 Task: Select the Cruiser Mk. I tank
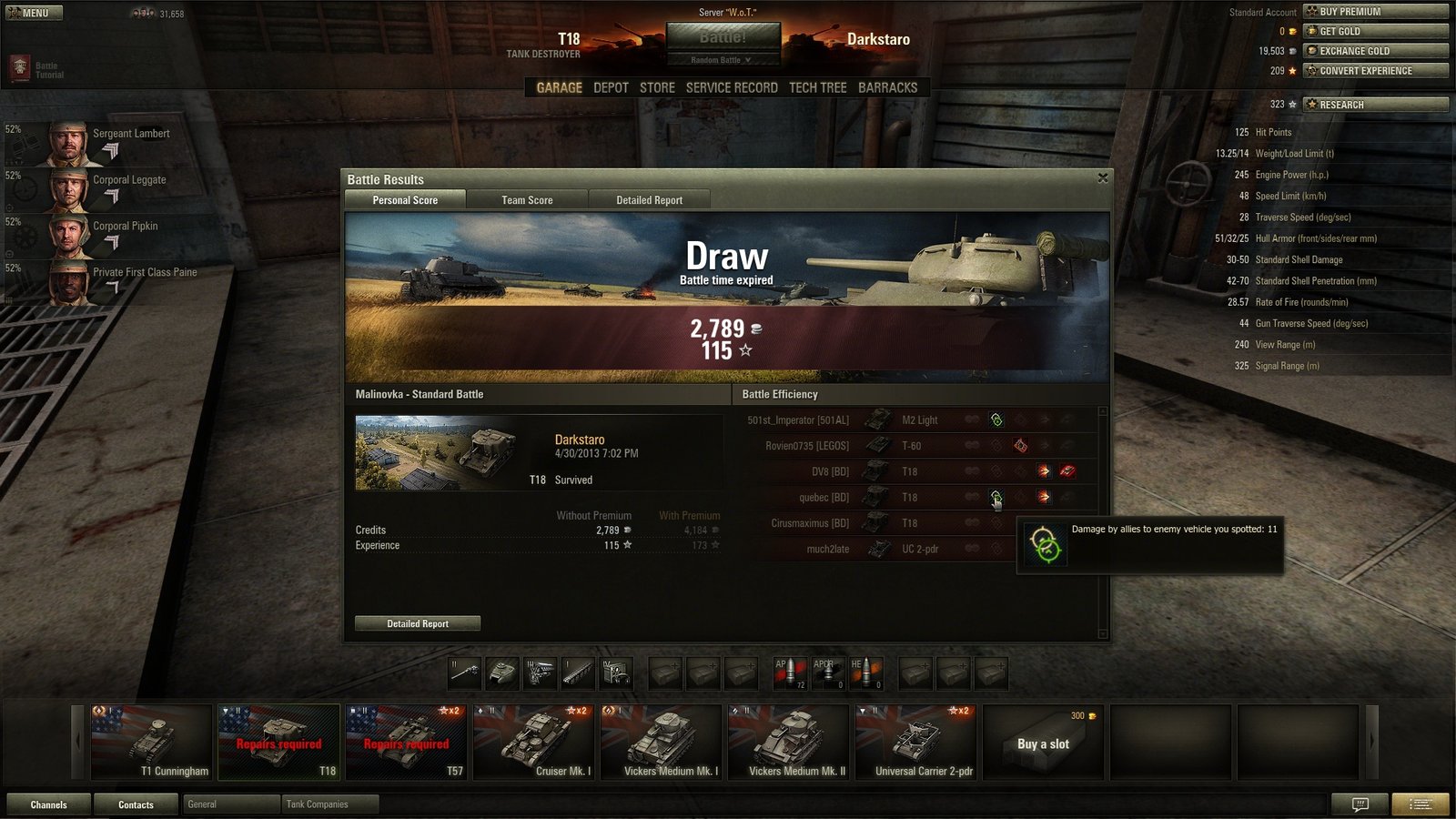533,742
